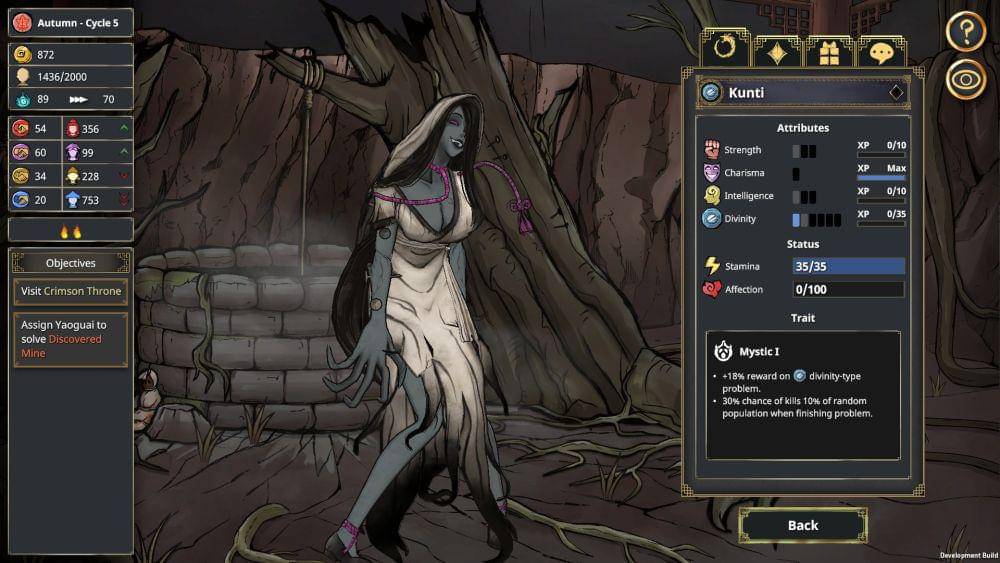Viewport: 1000px width, 563px height.
Task: Click the Stamina lightning bolt icon
Action: click(712, 266)
